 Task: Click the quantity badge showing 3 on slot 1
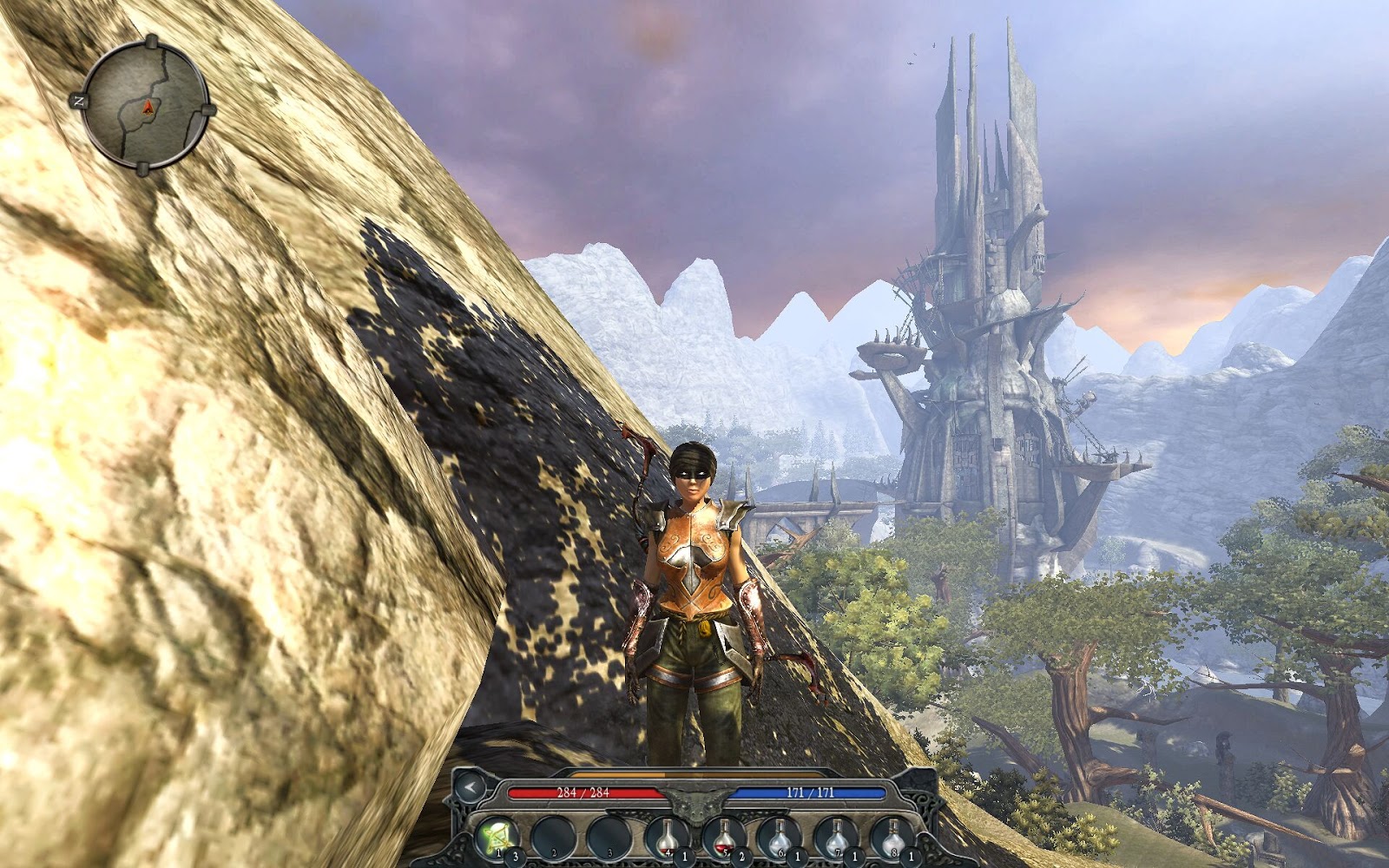tap(516, 854)
